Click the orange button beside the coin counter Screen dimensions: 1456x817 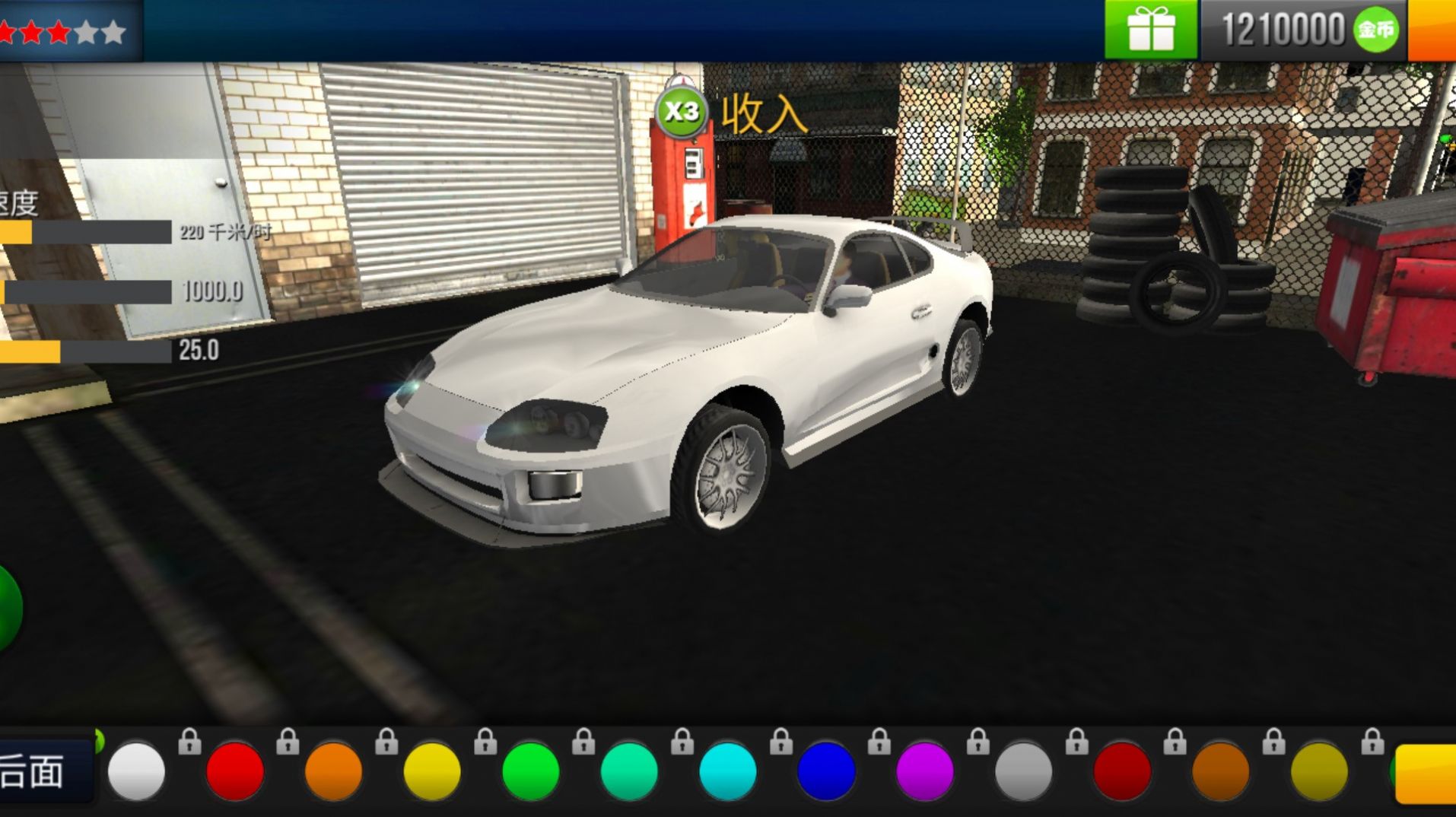(1432, 30)
